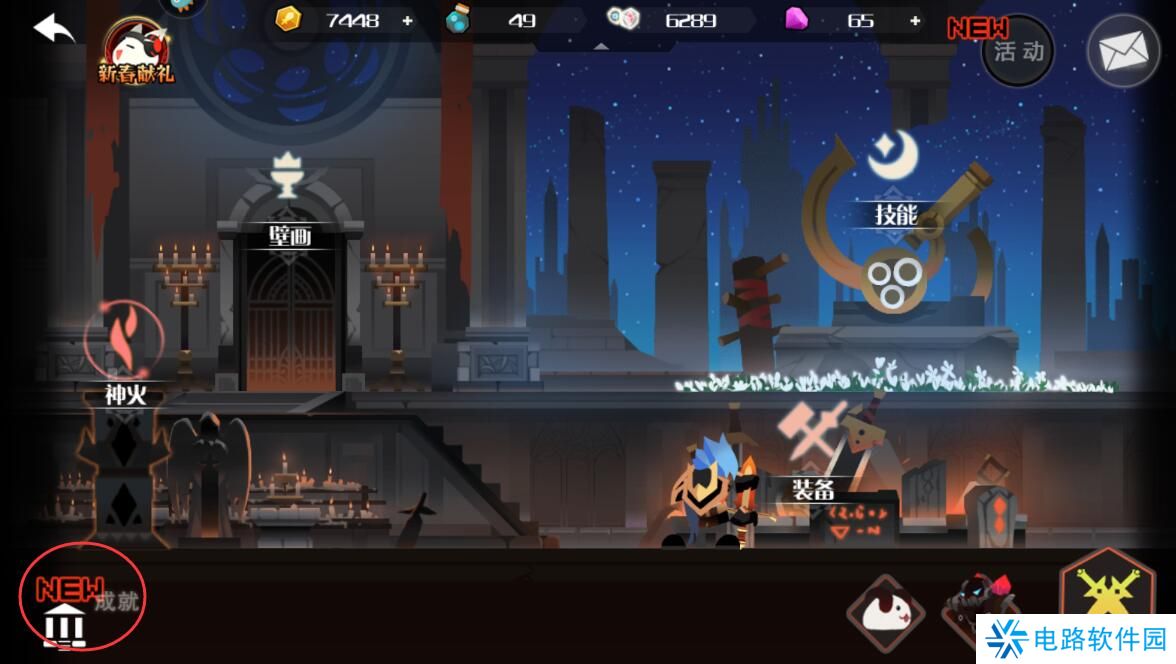Open the 技能 skills menu
The image size is (1176, 664).
click(x=896, y=213)
